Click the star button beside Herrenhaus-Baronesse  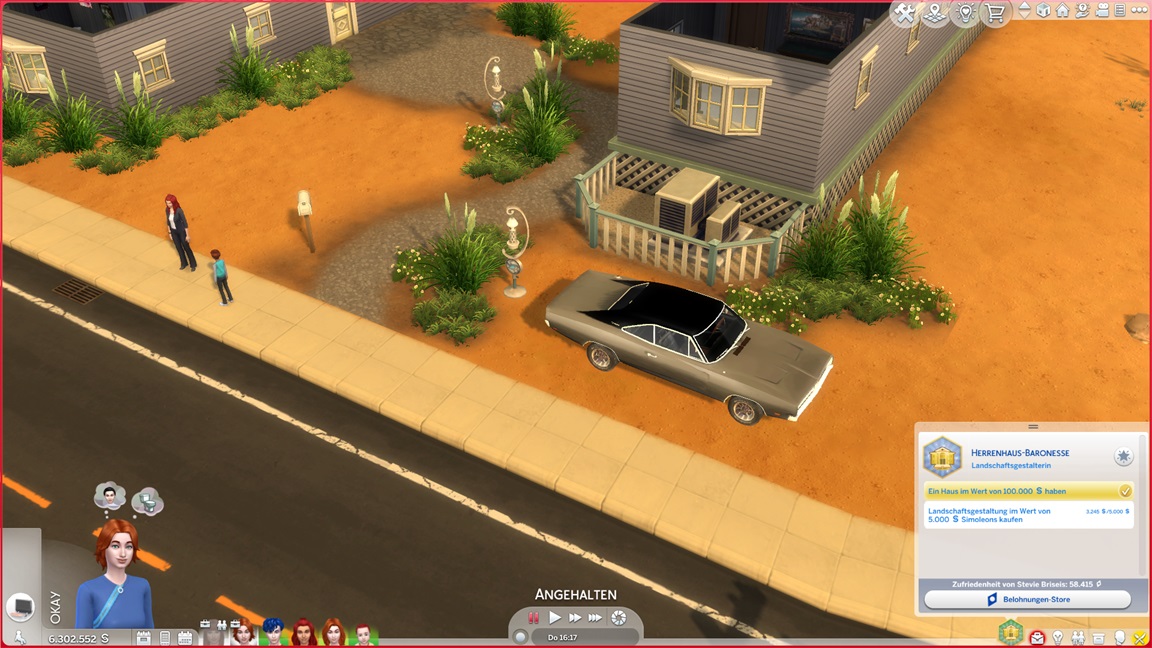(x=1124, y=456)
